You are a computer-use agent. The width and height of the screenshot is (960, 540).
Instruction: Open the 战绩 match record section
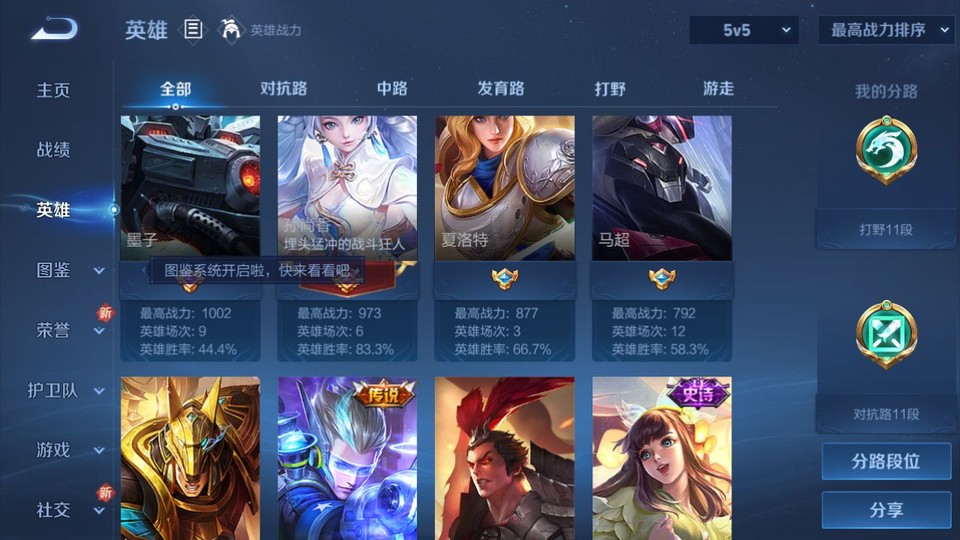pyautogui.click(x=54, y=150)
